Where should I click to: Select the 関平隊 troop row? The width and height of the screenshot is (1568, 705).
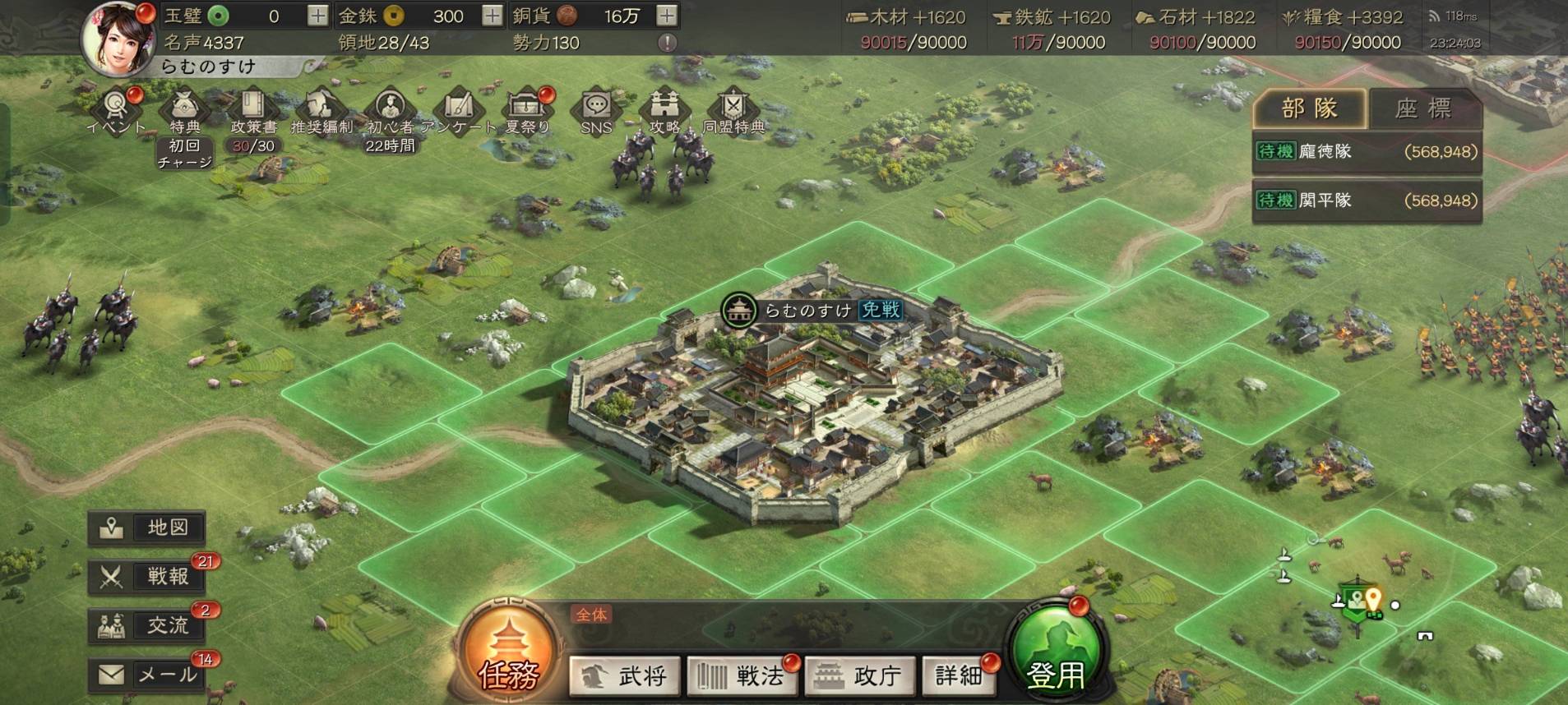pos(1367,200)
